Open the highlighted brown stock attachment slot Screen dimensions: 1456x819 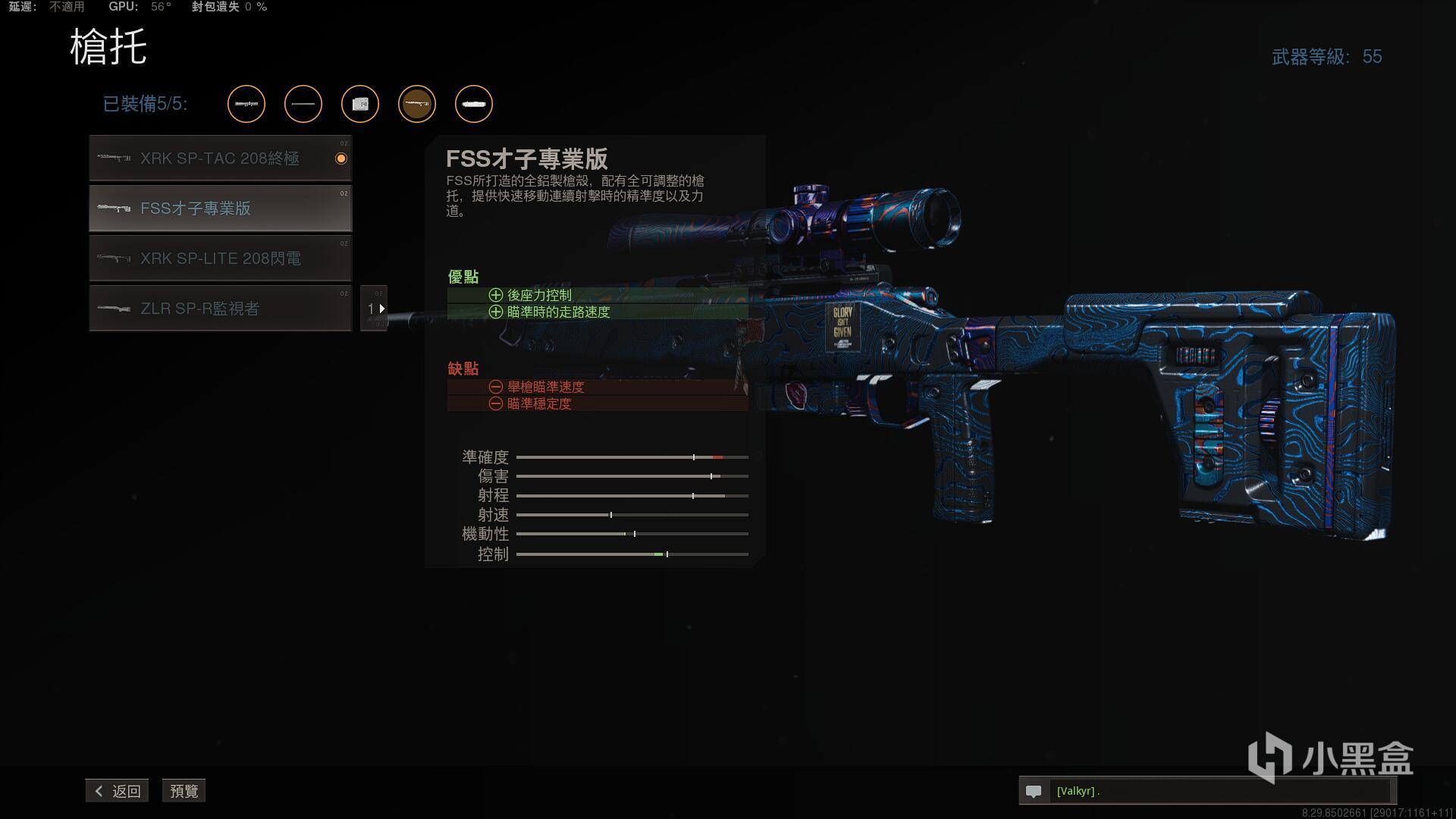417,104
